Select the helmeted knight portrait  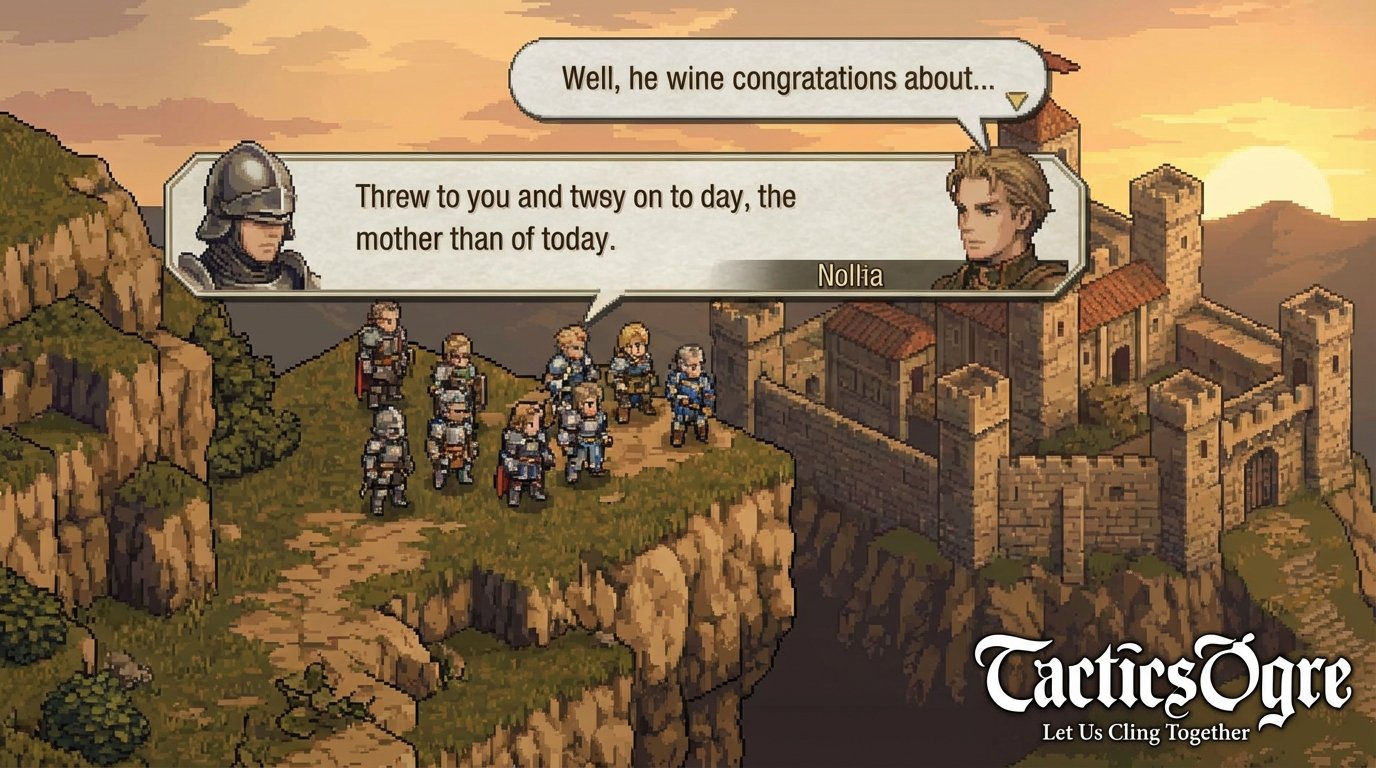tap(247, 220)
